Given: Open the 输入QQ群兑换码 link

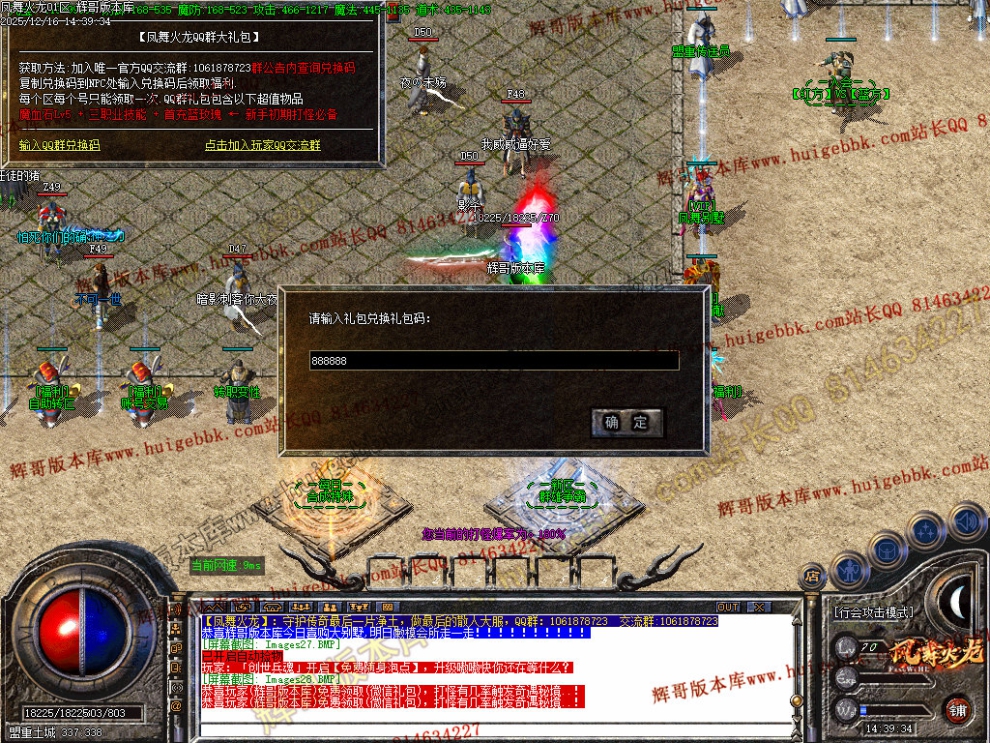Looking at the screenshot, I should point(60,145).
